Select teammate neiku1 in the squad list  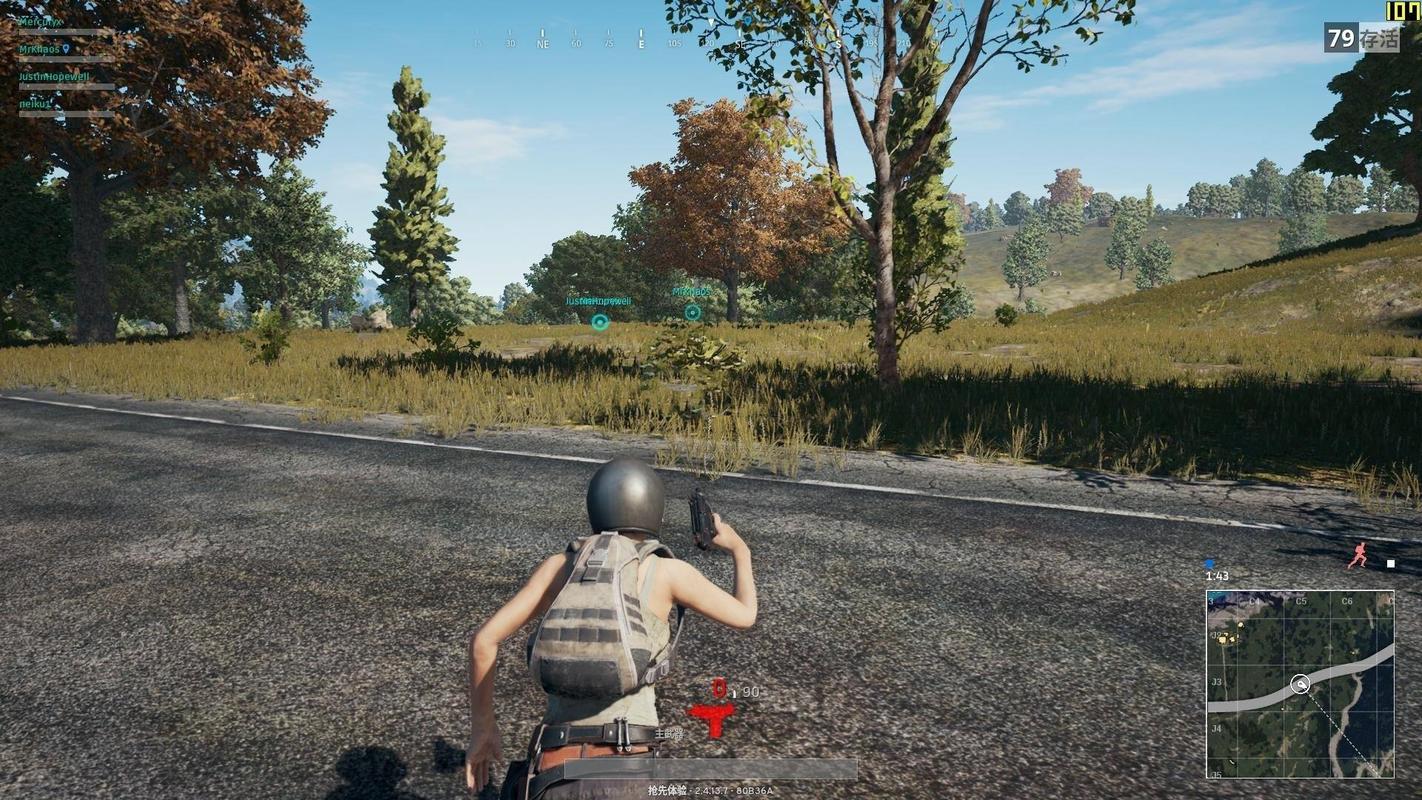[33, 101]
